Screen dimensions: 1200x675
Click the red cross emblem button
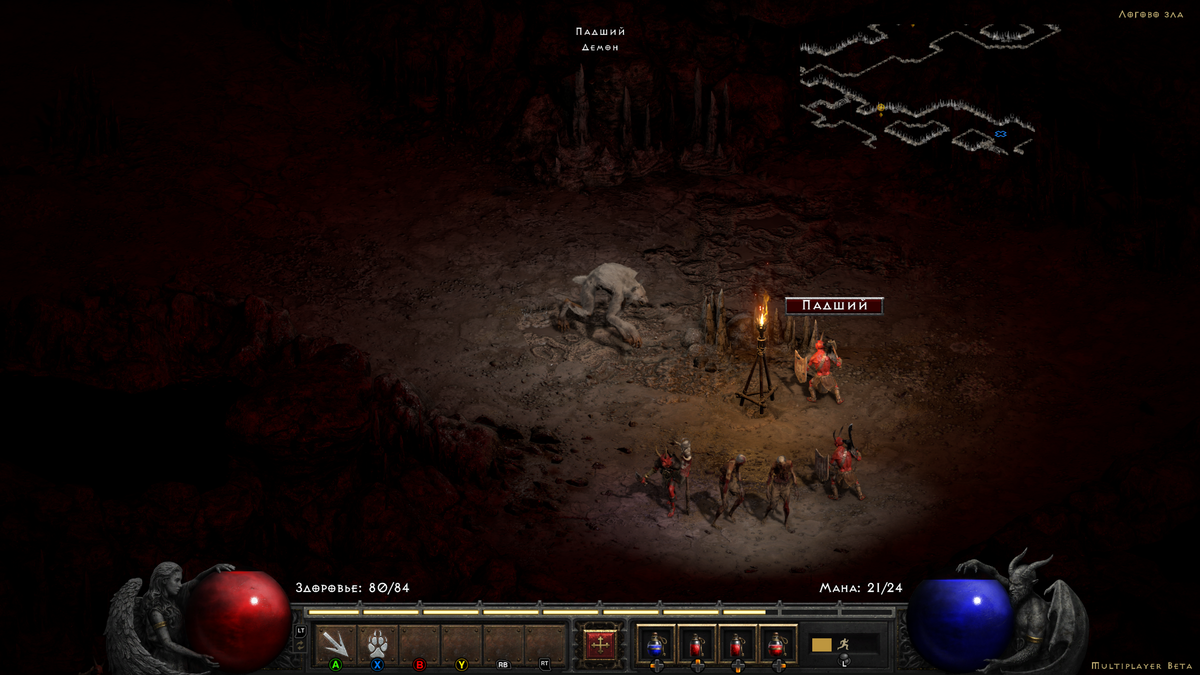(x=599, y=645)
